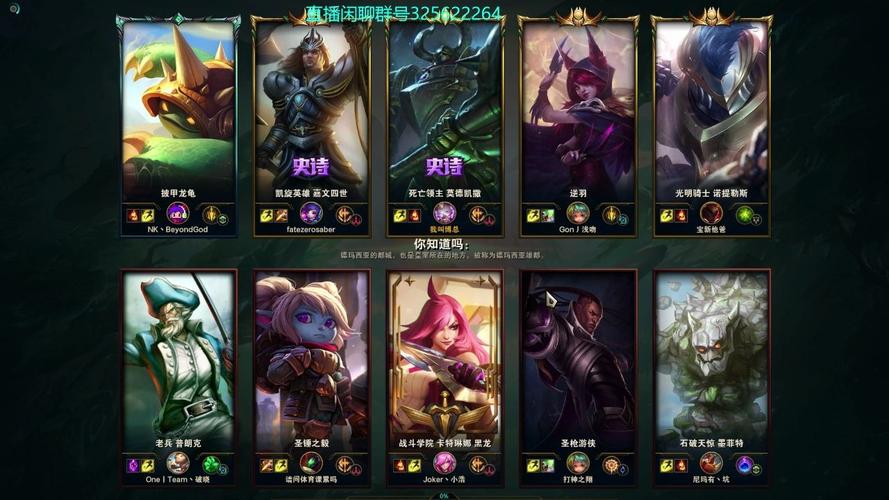
Task: Click the summoner icon under Nautilus
Action: coord(711,214)
